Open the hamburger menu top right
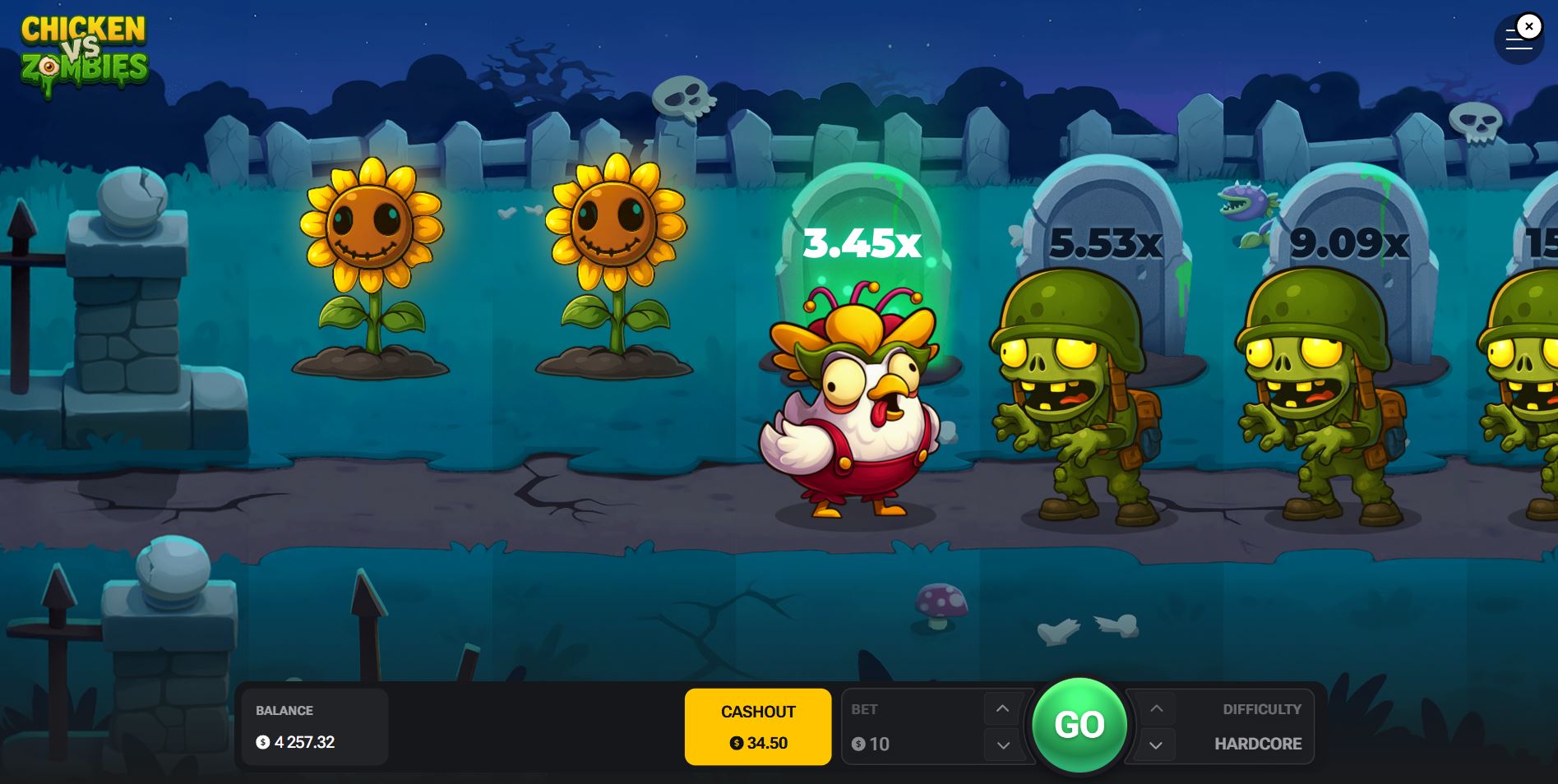The height and width of the screenshot is (784, 1558). [x=1515, y=39]
